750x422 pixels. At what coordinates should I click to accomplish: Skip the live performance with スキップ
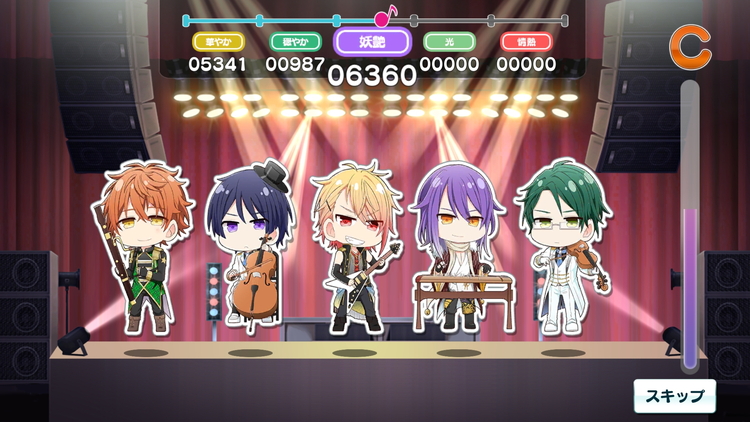pyautogui.click(x=675, y=395)
